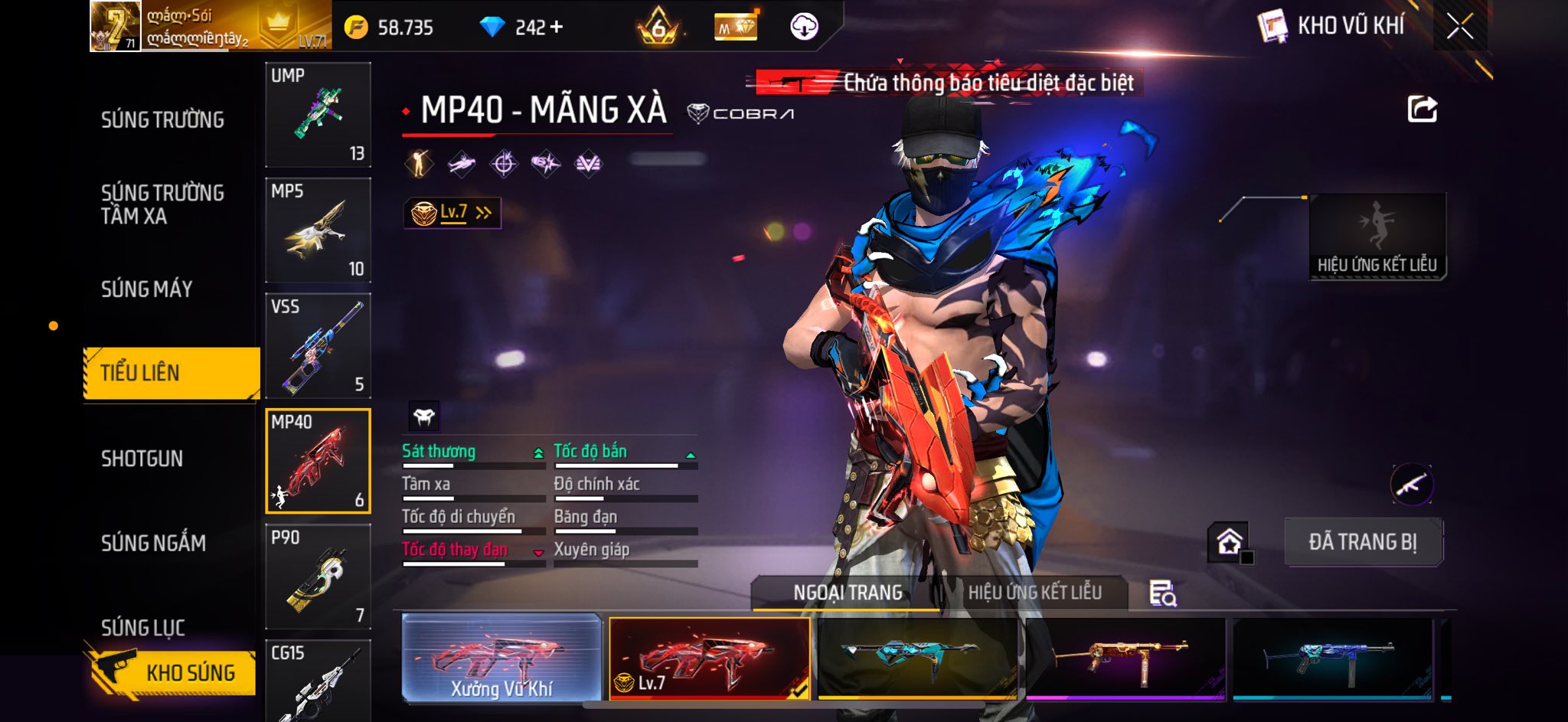The image size is (1568, 722).
Task: Add diamonds with the plus button
Action: pos(557,28)
